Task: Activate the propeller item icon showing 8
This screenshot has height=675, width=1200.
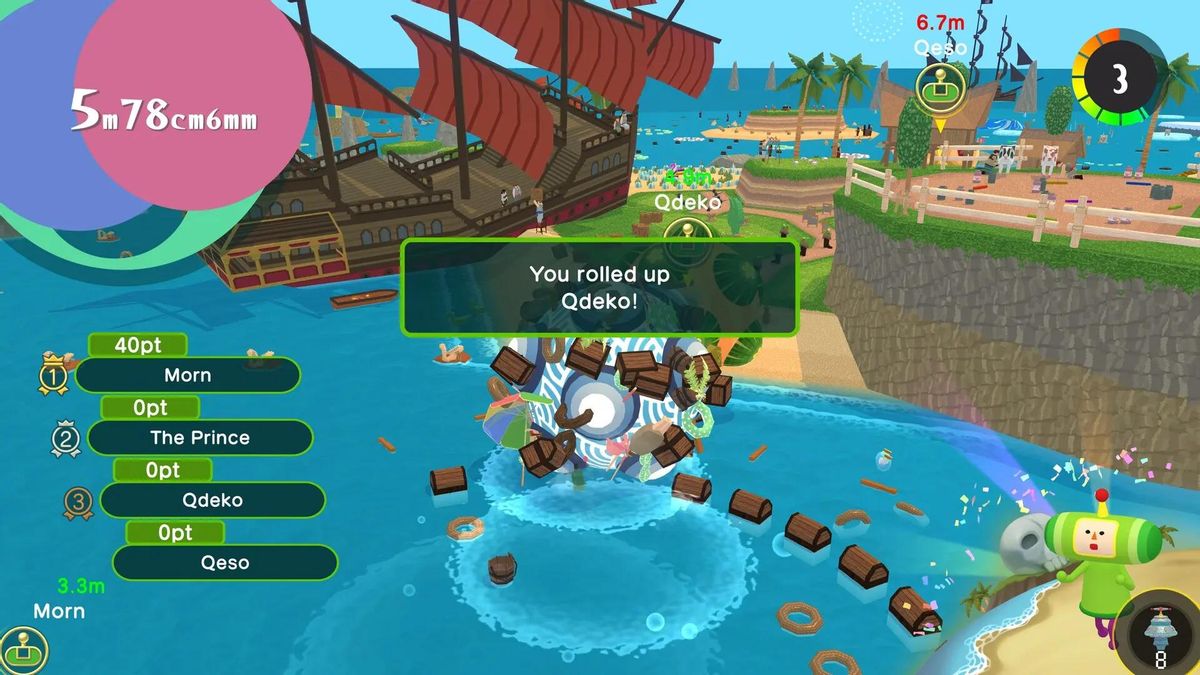Action: [x=1160, y=636]
